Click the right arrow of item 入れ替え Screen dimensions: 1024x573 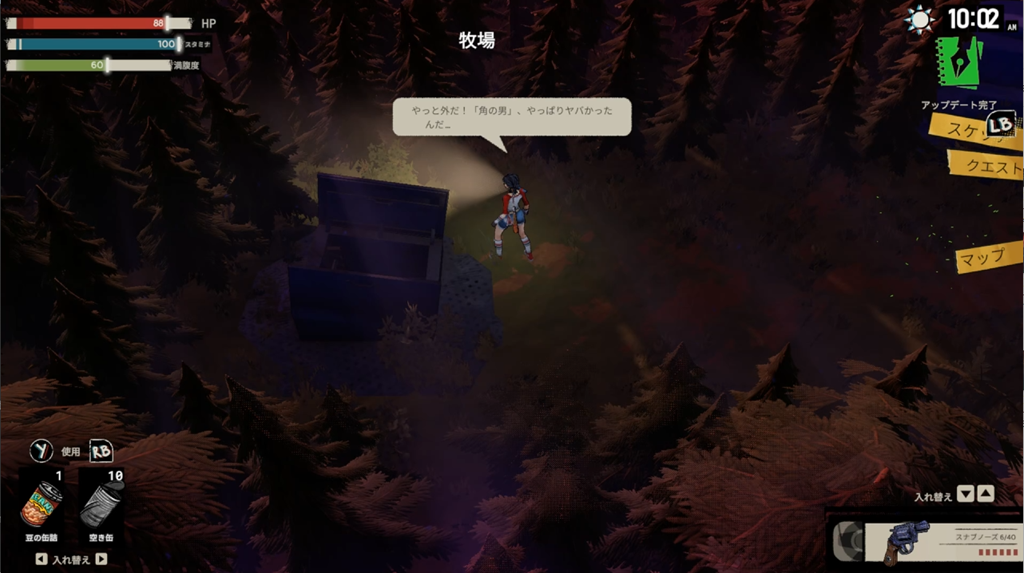pos(100,560)
